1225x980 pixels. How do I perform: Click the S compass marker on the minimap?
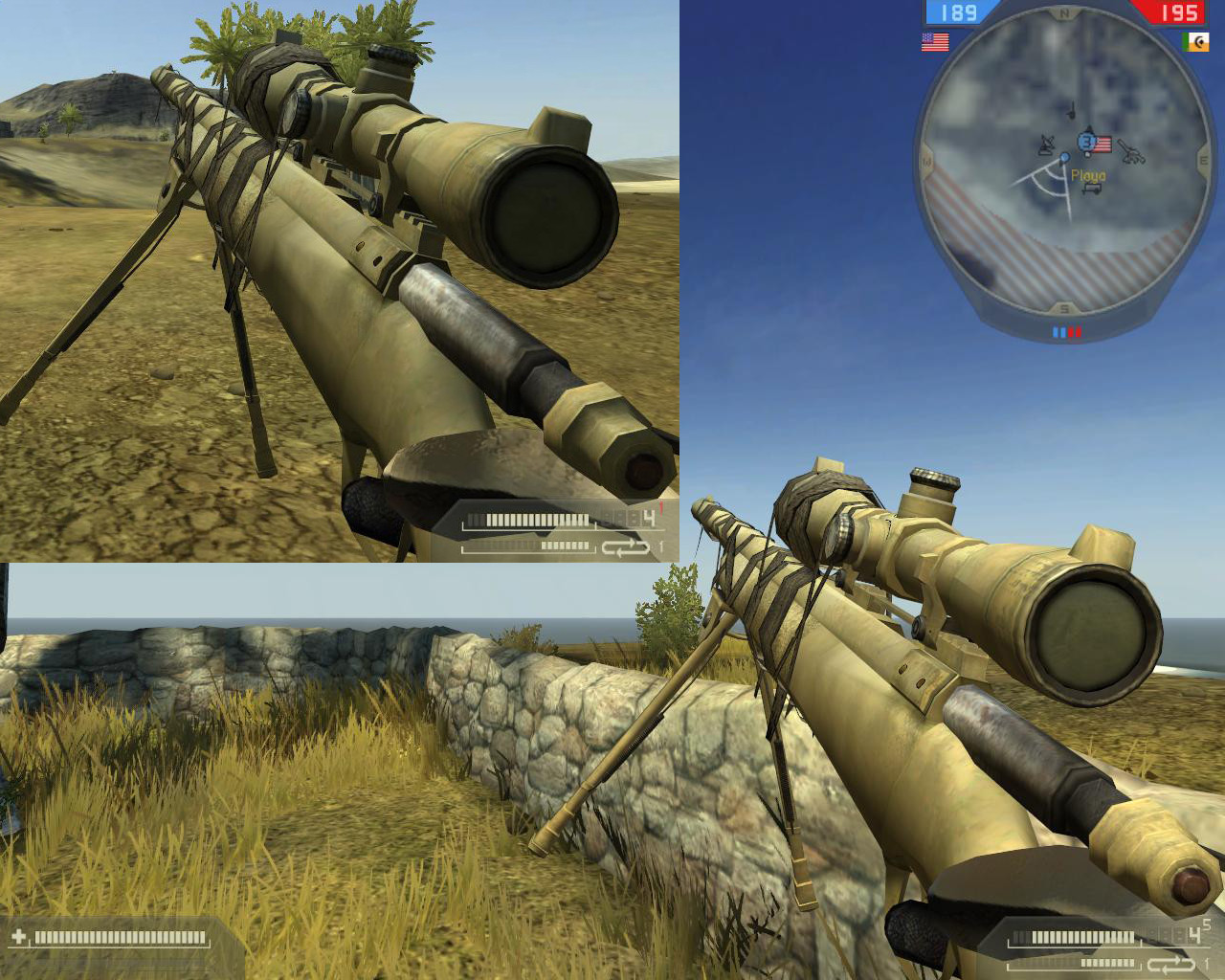(x=1062, y=307)
